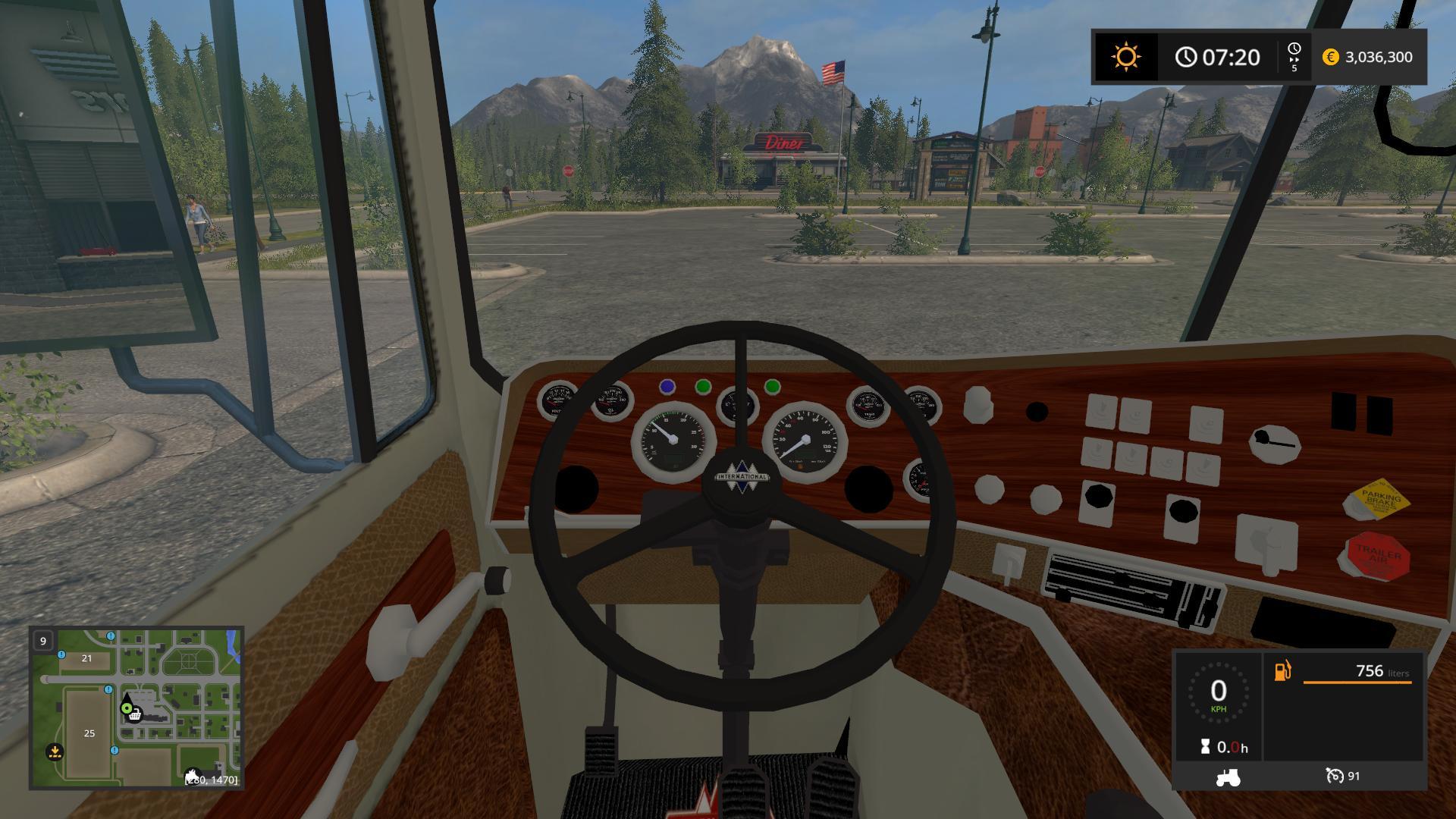Click the green player position marker on the minimap
The image size is (1456, 819).
[126, 708]
